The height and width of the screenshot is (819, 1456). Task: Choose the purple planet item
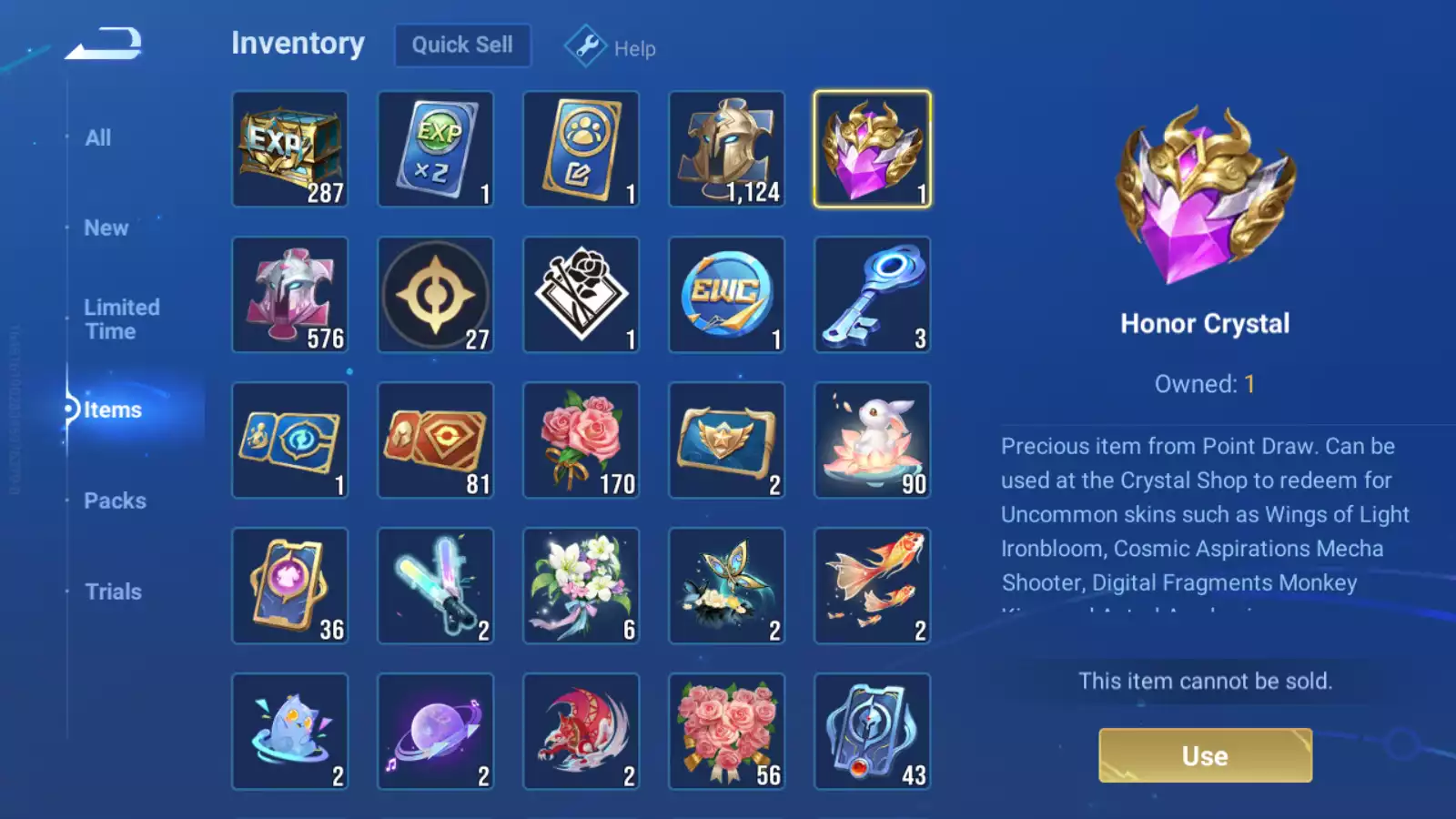point(436,732)
